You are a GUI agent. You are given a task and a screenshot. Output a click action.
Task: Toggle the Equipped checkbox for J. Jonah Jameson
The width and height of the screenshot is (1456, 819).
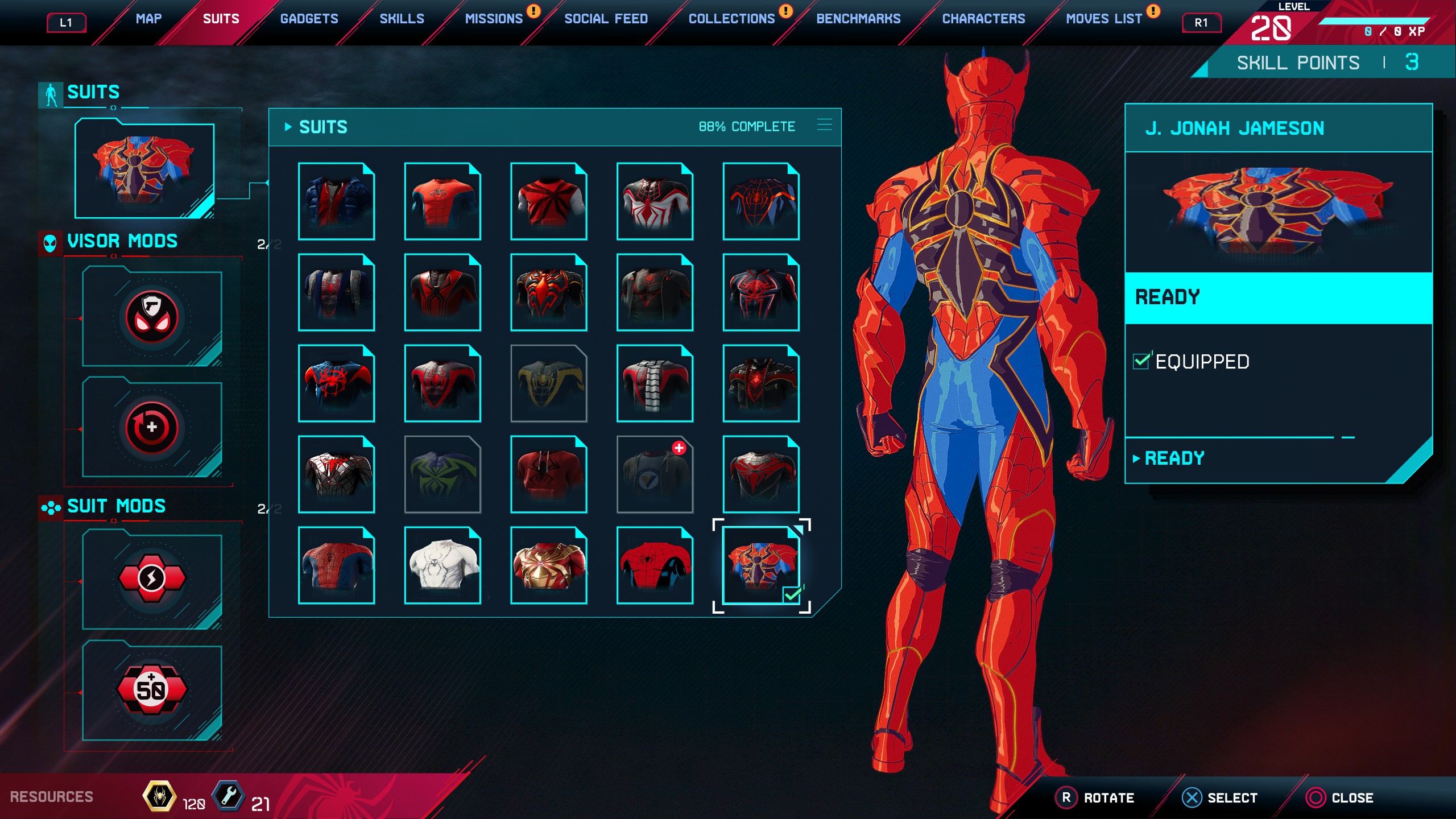(x=1143, y=361)
